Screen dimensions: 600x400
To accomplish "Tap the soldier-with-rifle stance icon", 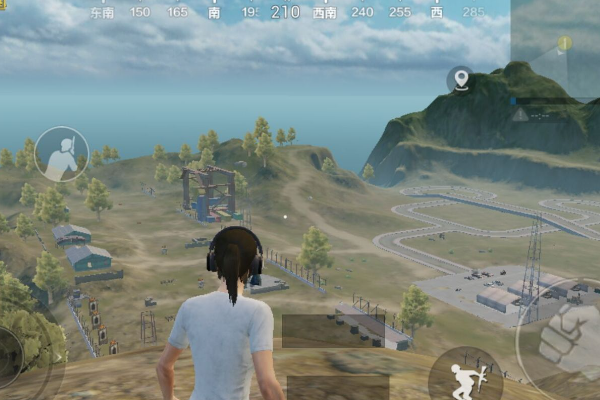I will click(62, 154).
